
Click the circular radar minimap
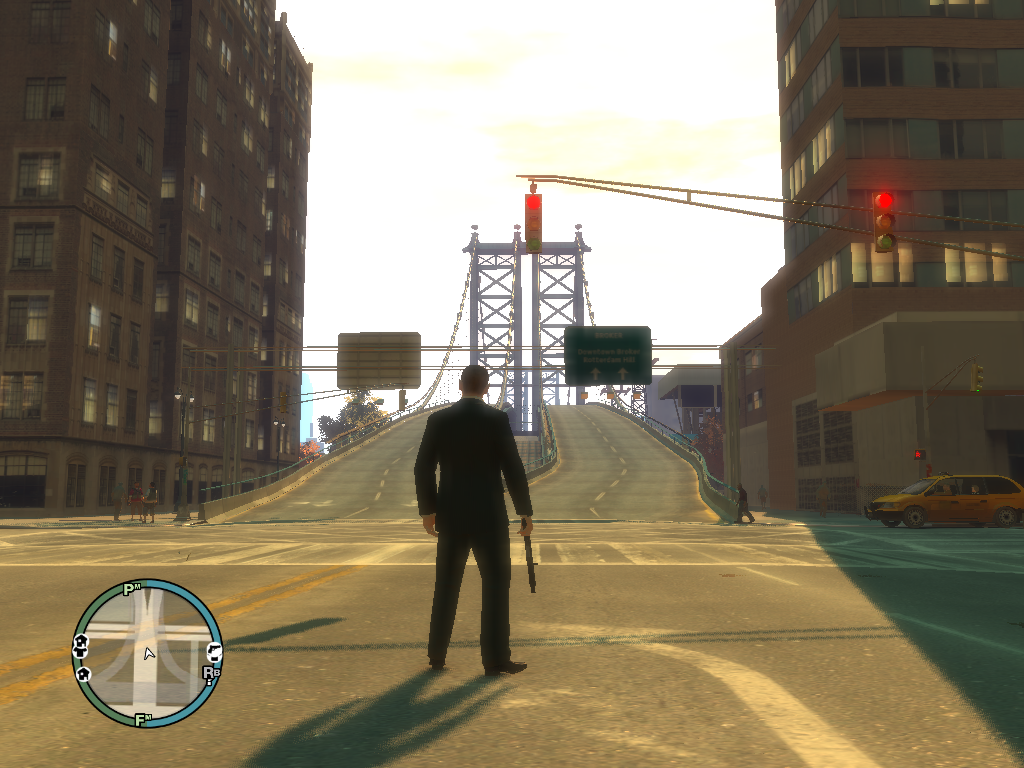click(x=147, y=652)
